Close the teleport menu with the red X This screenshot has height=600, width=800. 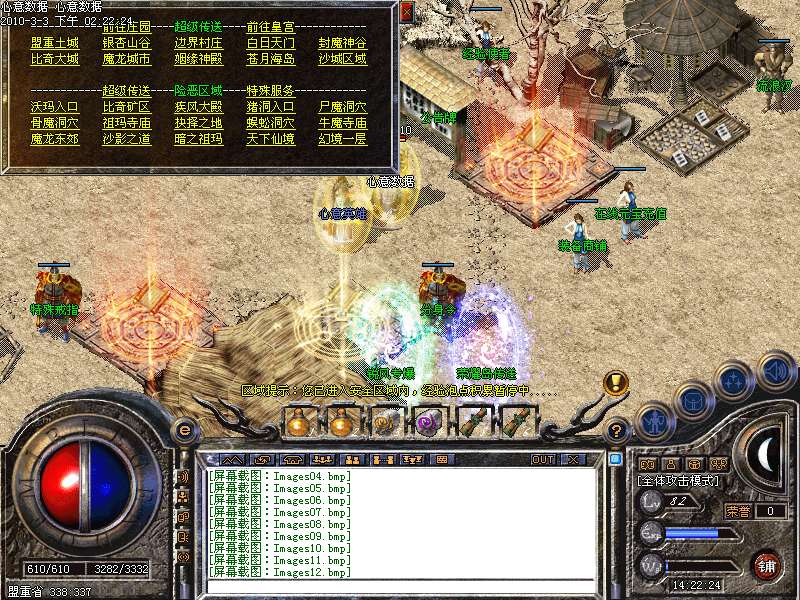point(406,12)
